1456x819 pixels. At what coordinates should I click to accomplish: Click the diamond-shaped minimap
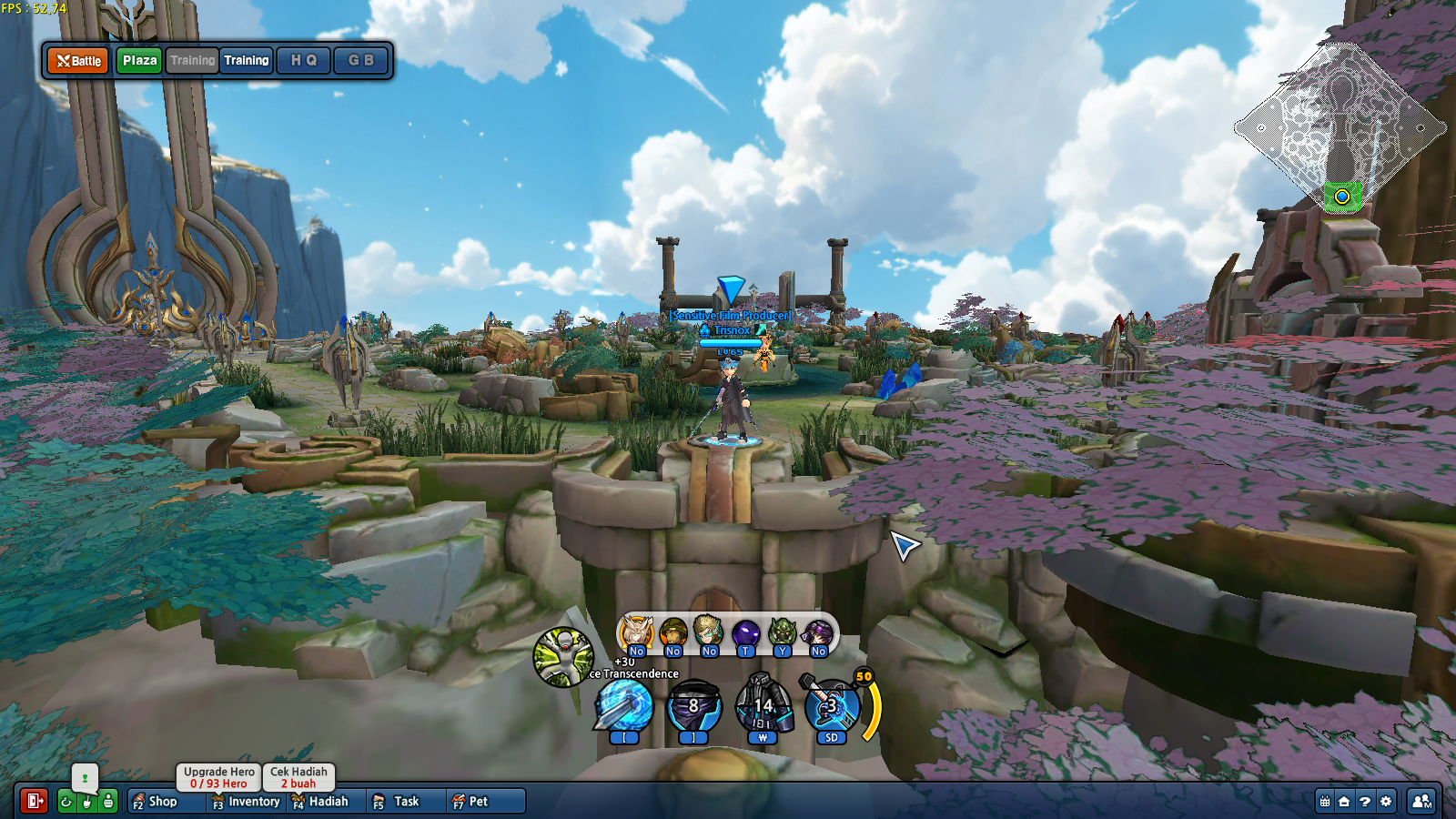(1340, 127)
